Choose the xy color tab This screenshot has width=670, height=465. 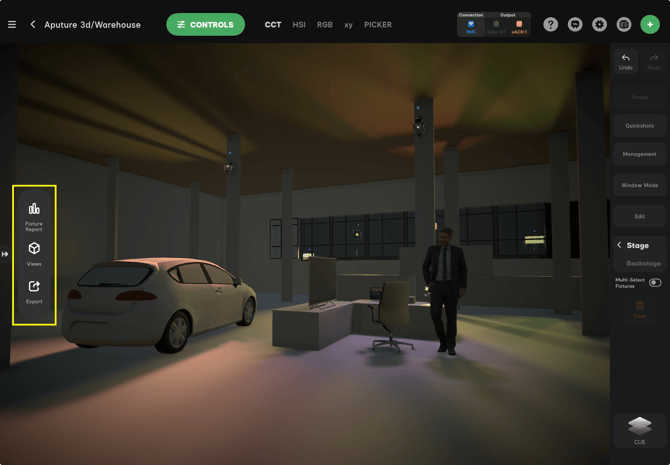click(348, 24)
